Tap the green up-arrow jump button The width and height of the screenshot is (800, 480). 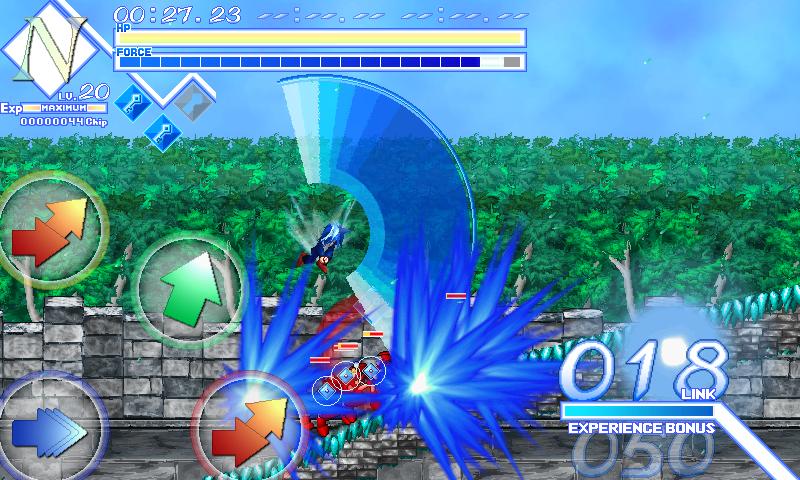[190, 281]
